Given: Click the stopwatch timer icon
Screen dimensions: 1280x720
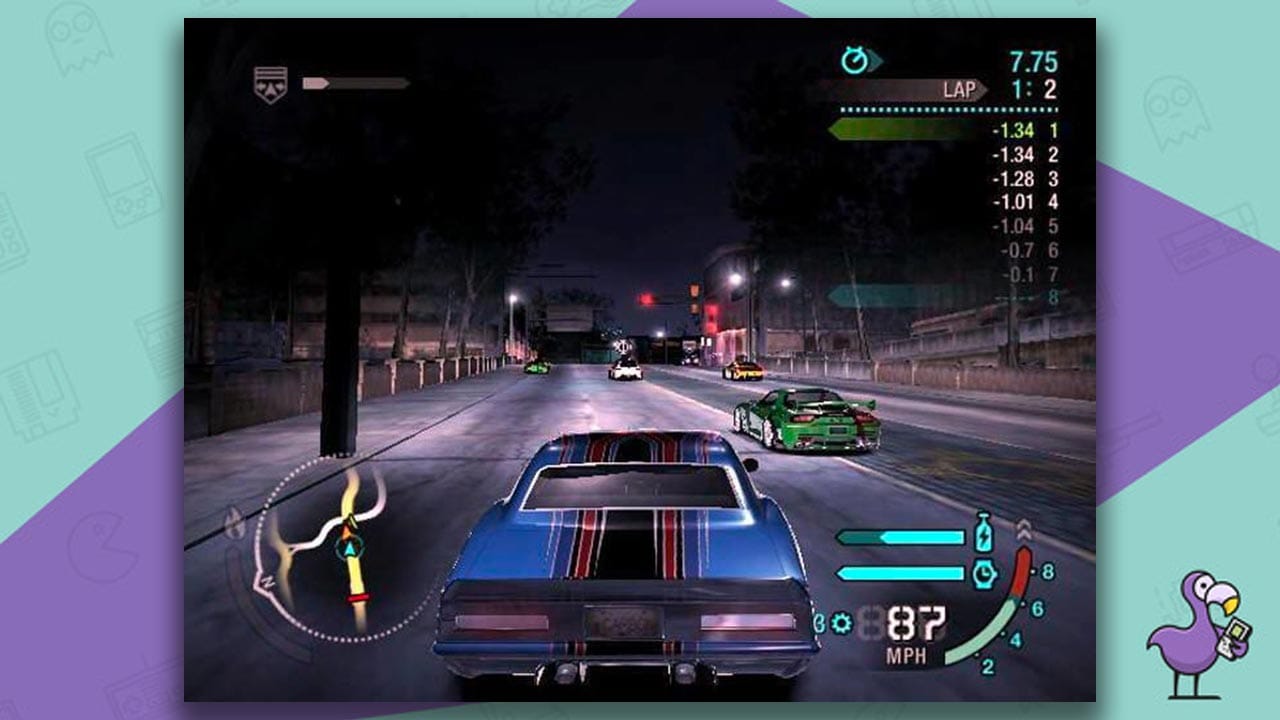Looking at the screenshot, I should [855, 58].
